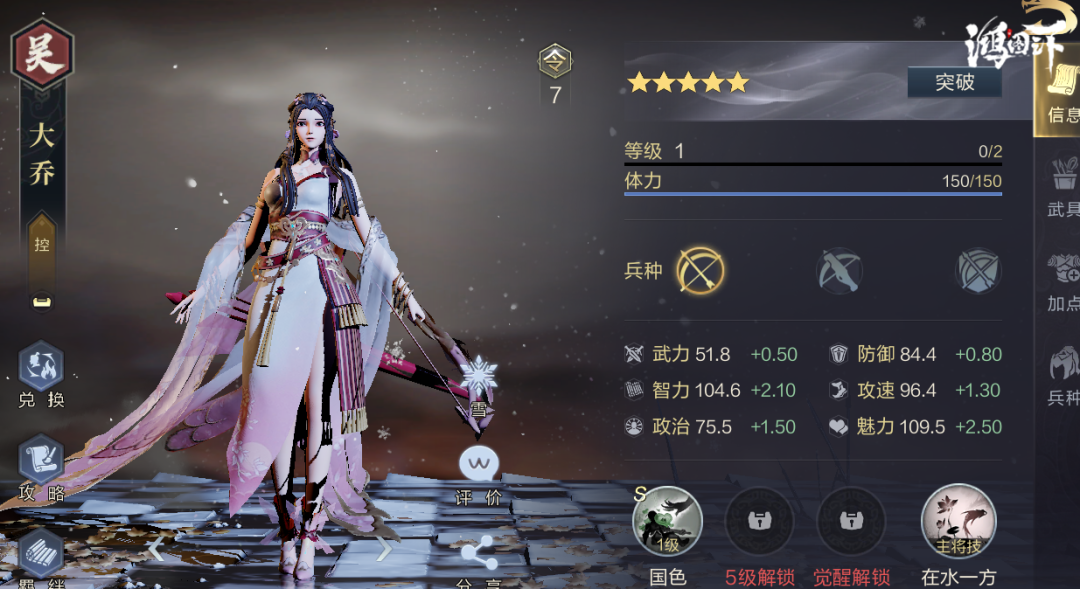1080x589 pixels.
Task: Open the 在水一方 commander skill
Action: click(956, 521)
